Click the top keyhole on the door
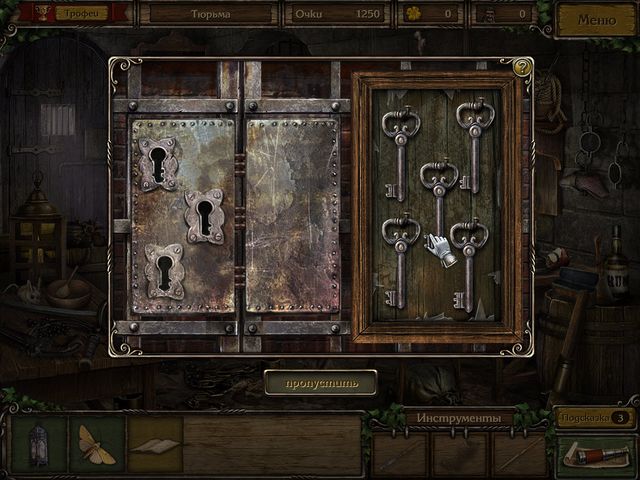This screenshot has width=640, height=480. tap(158, 163)
